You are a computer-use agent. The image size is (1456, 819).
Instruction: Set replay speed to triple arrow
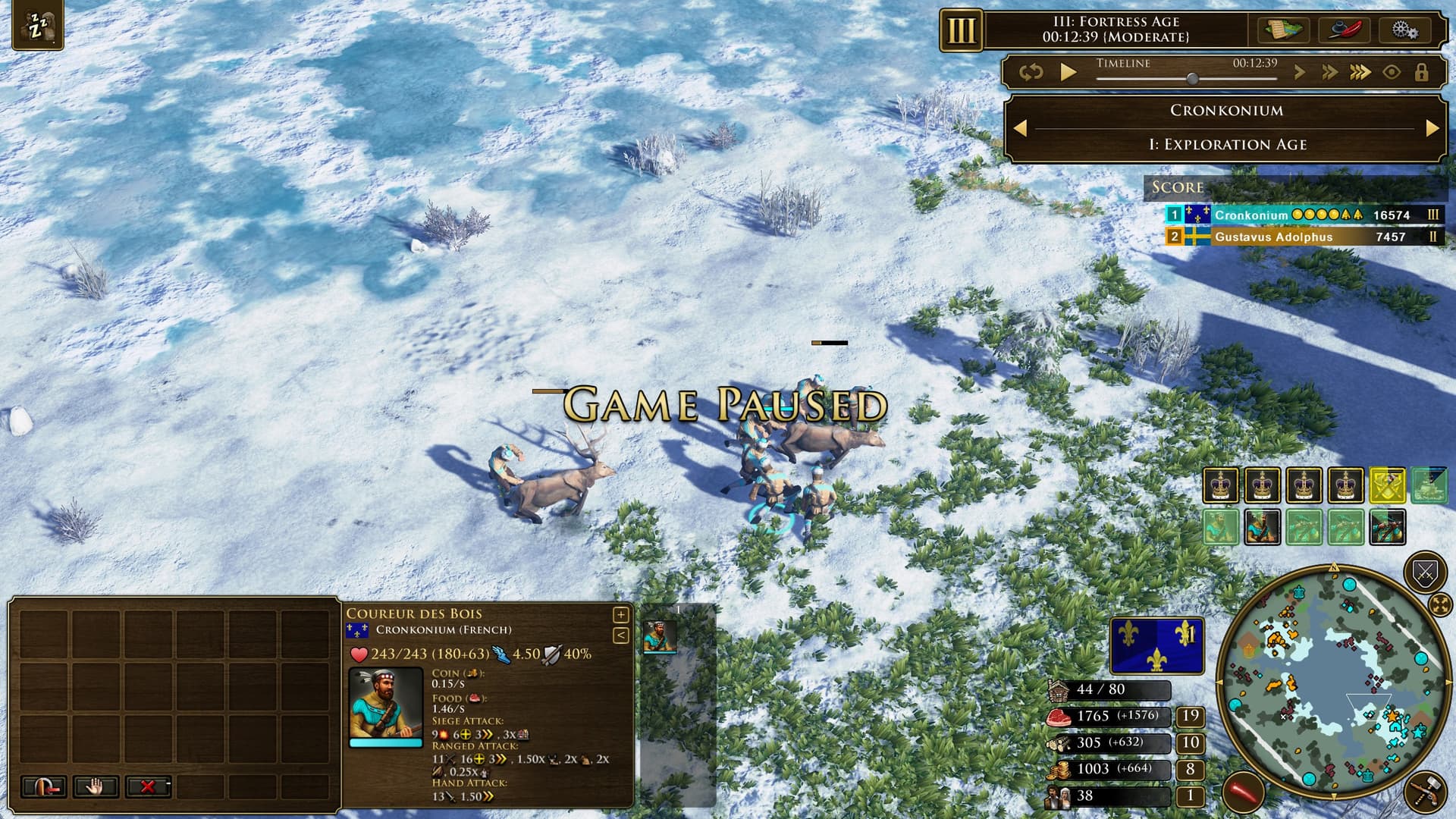[1360, 73]
